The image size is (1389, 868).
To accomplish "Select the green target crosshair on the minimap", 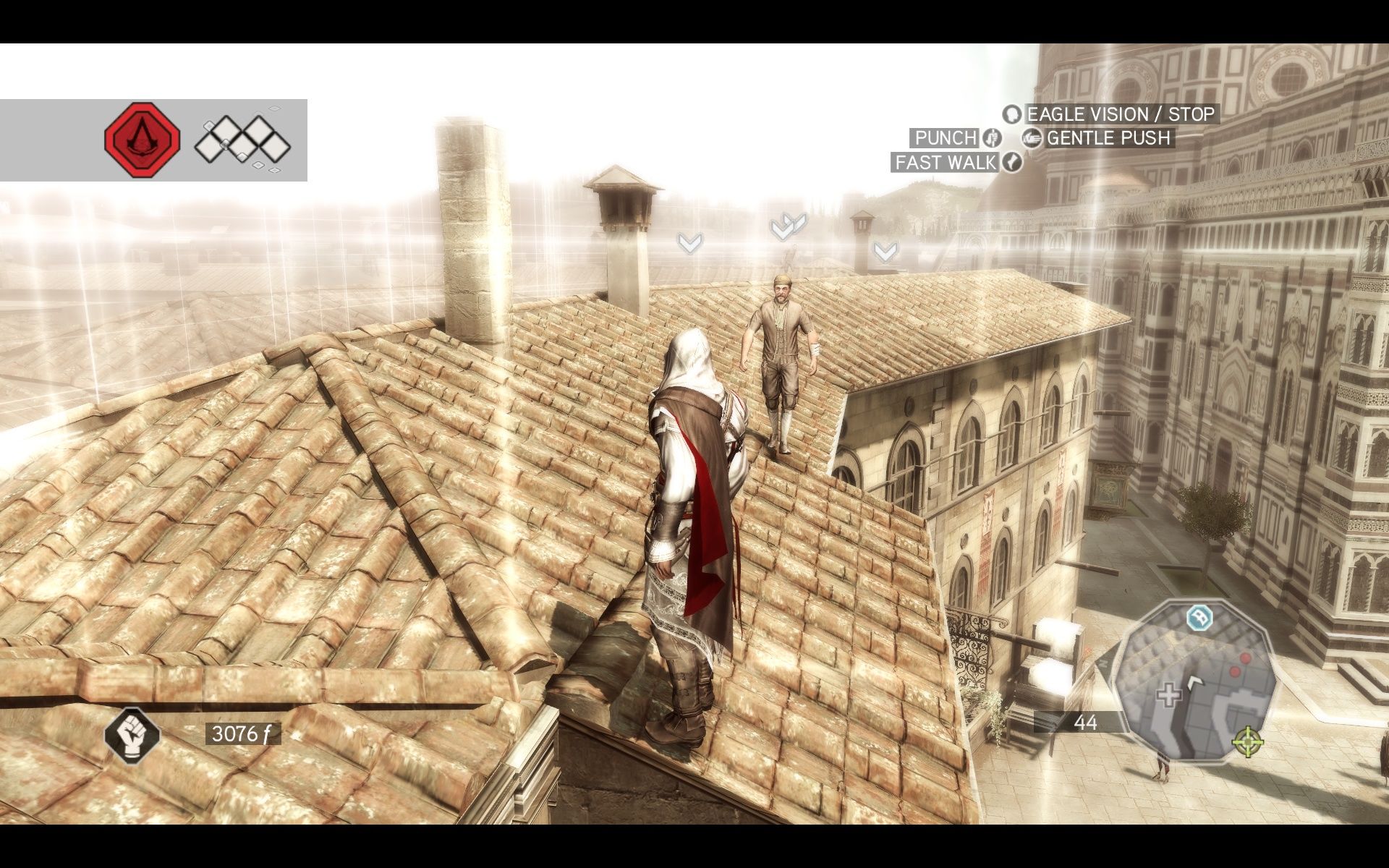I will 1246,743.
